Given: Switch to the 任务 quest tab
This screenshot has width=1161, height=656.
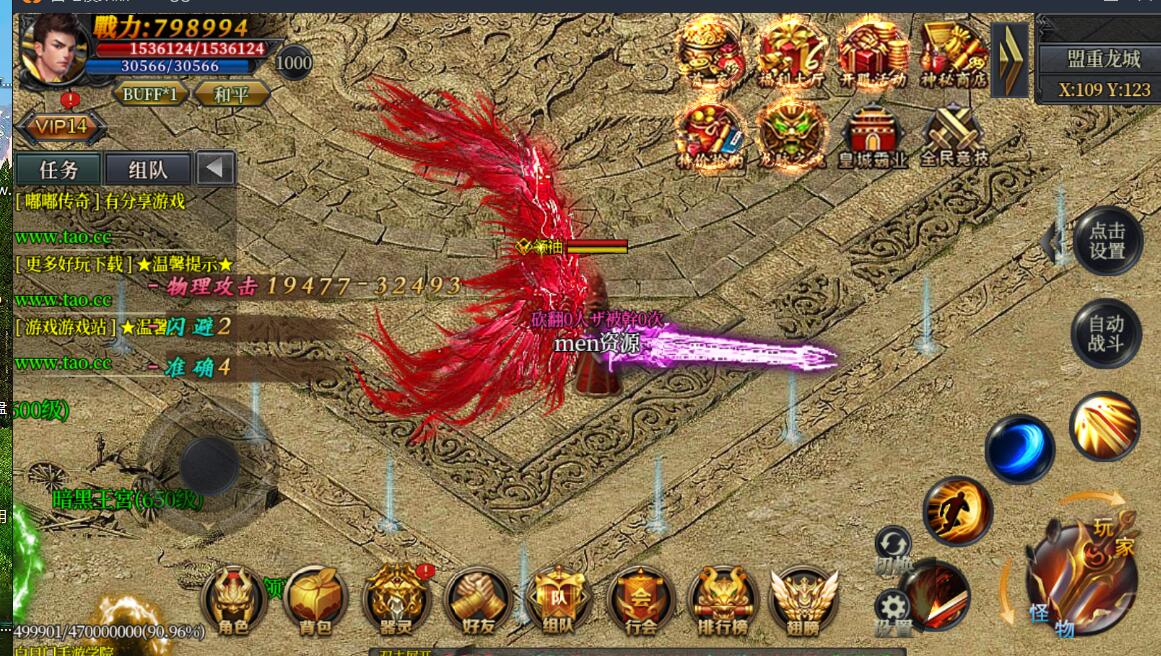Looking at the screenshot, I should pos(58,169).
